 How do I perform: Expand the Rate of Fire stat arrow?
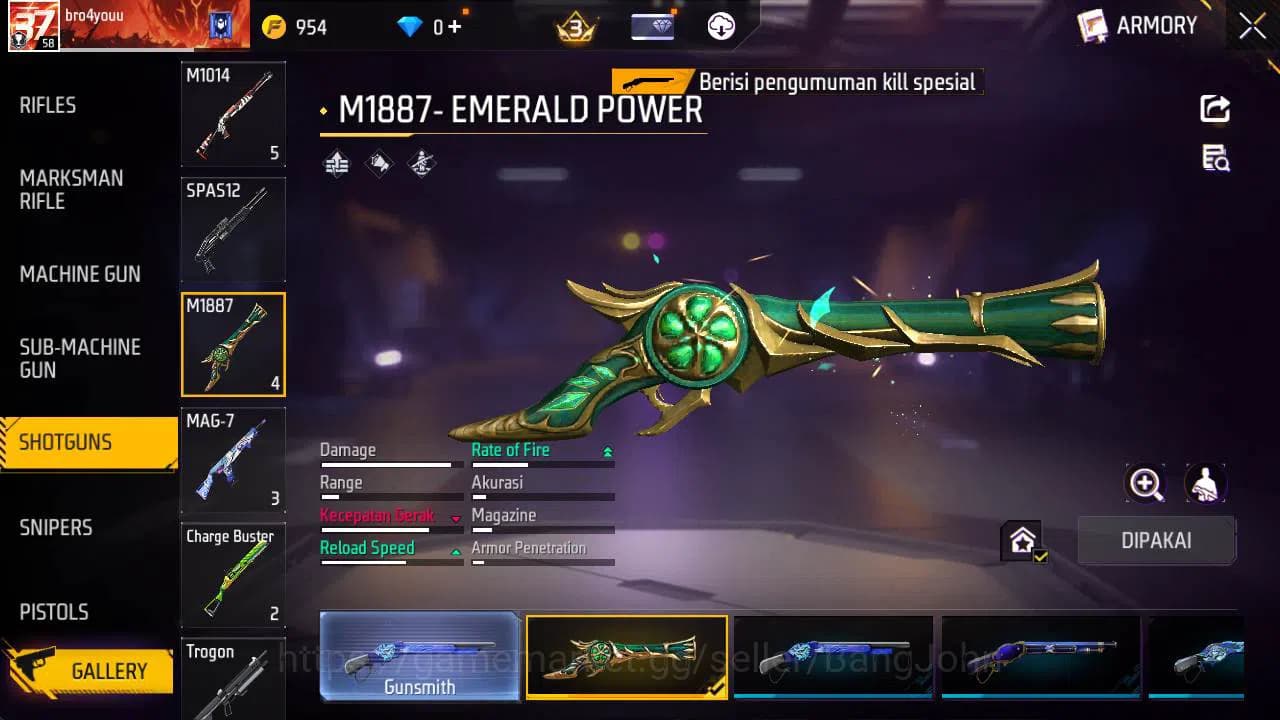point(607,450)
